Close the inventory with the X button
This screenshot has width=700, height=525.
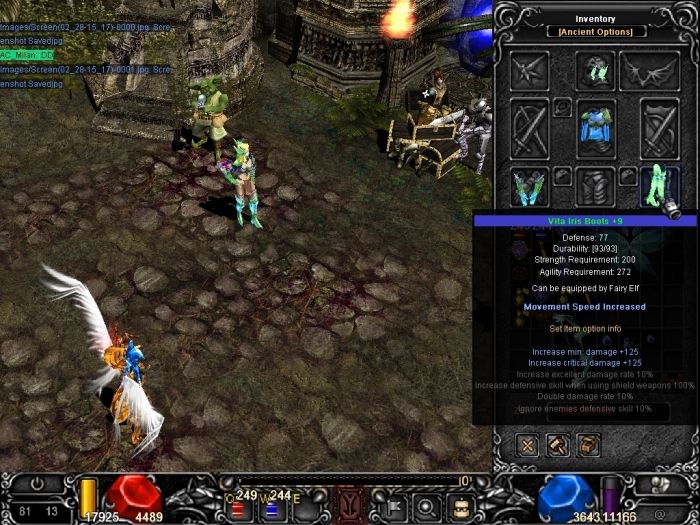tap(528, 445)
